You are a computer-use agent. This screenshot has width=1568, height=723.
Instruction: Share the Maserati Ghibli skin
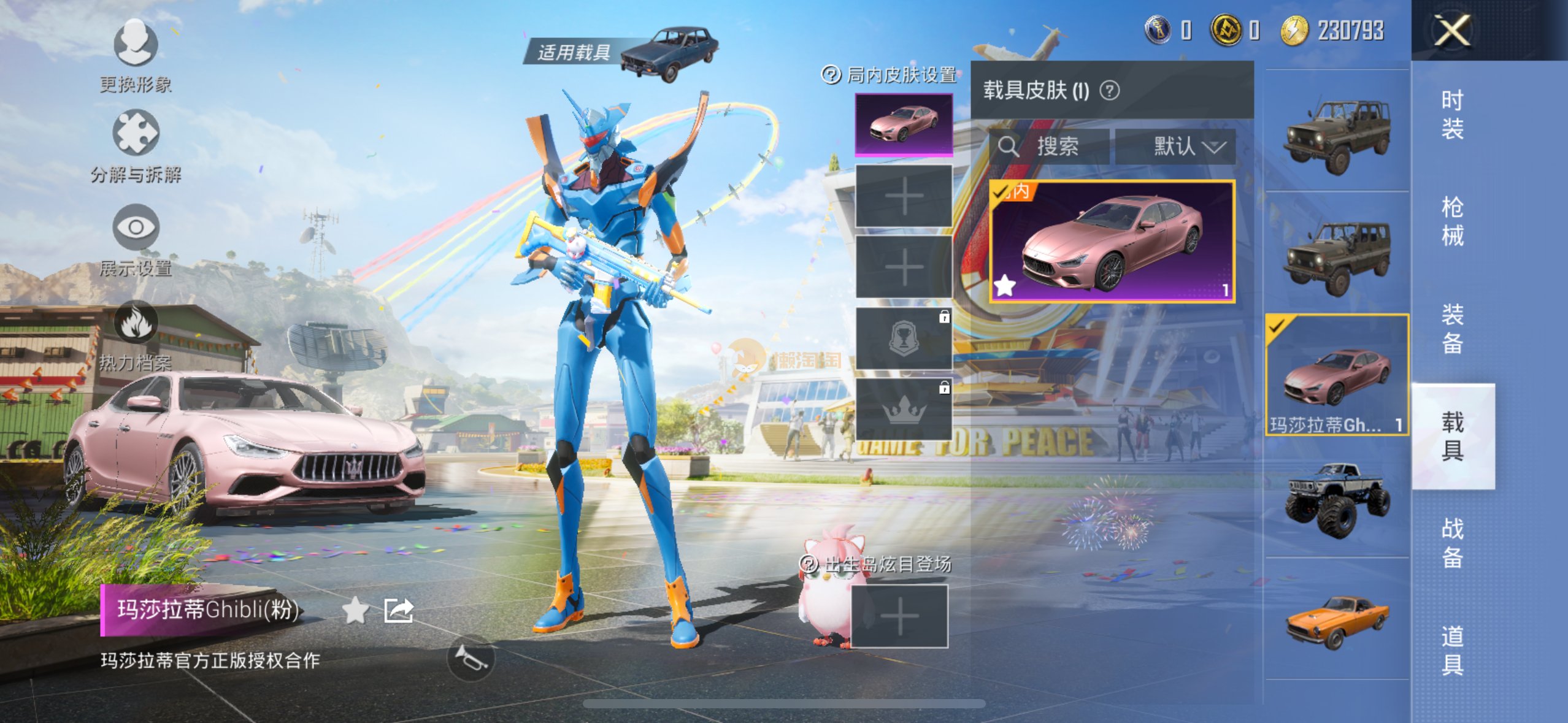pos(399,610)
